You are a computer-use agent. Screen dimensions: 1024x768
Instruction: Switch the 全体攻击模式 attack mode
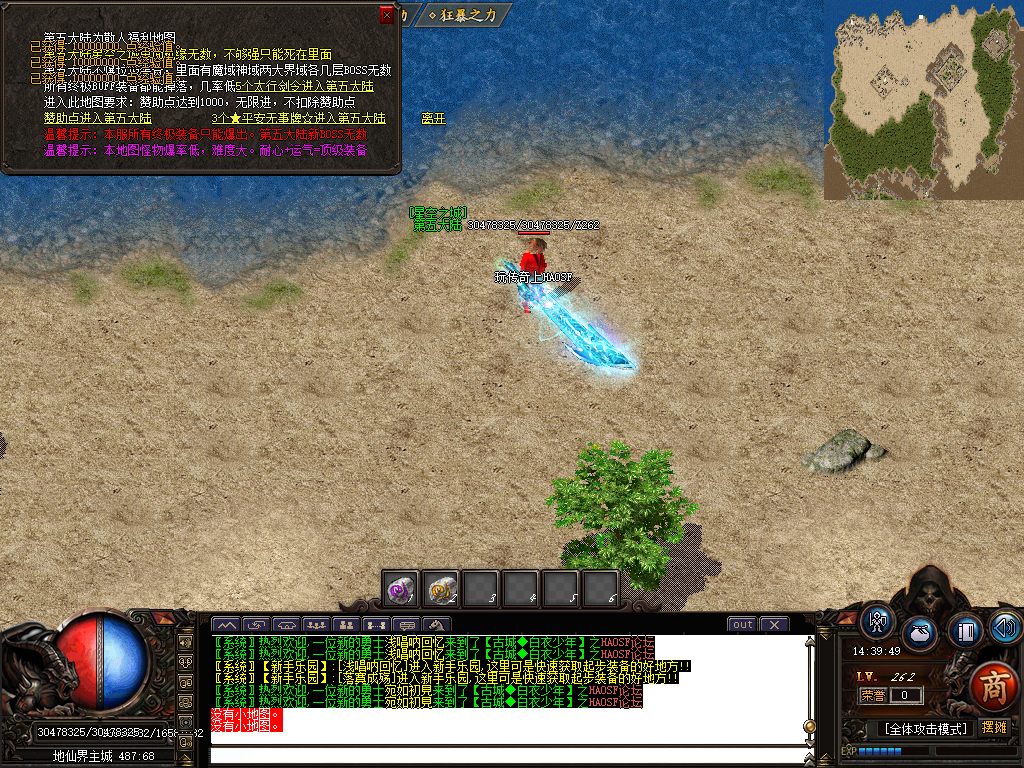coord(922,728)
